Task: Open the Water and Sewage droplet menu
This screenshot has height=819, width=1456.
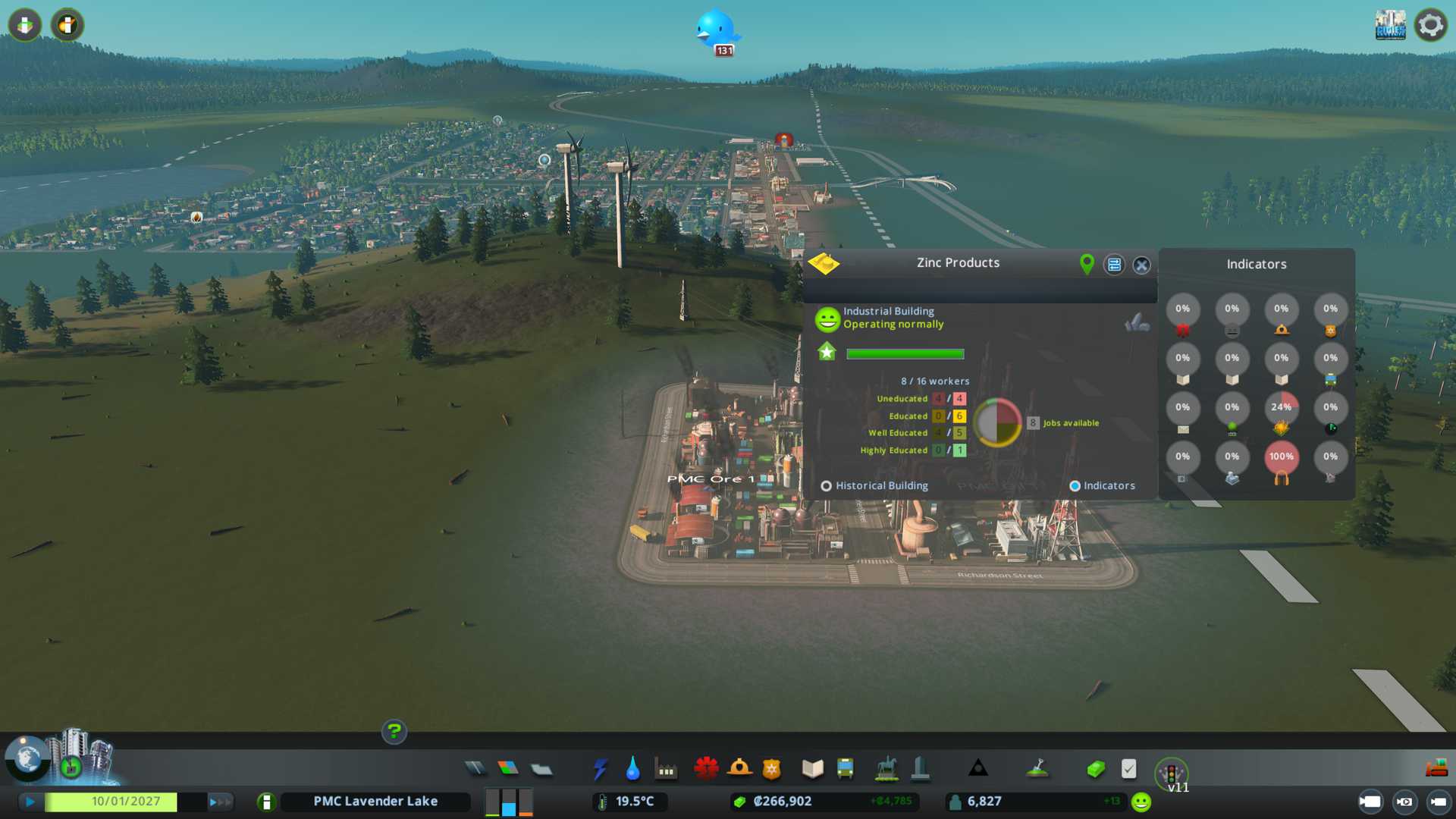Action: pos(632,769)
